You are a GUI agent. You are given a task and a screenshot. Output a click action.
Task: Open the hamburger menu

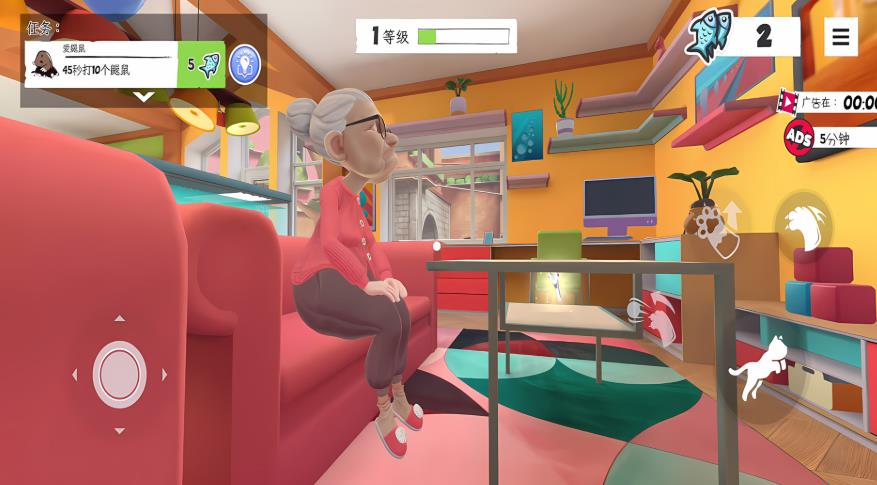(840, 37)
